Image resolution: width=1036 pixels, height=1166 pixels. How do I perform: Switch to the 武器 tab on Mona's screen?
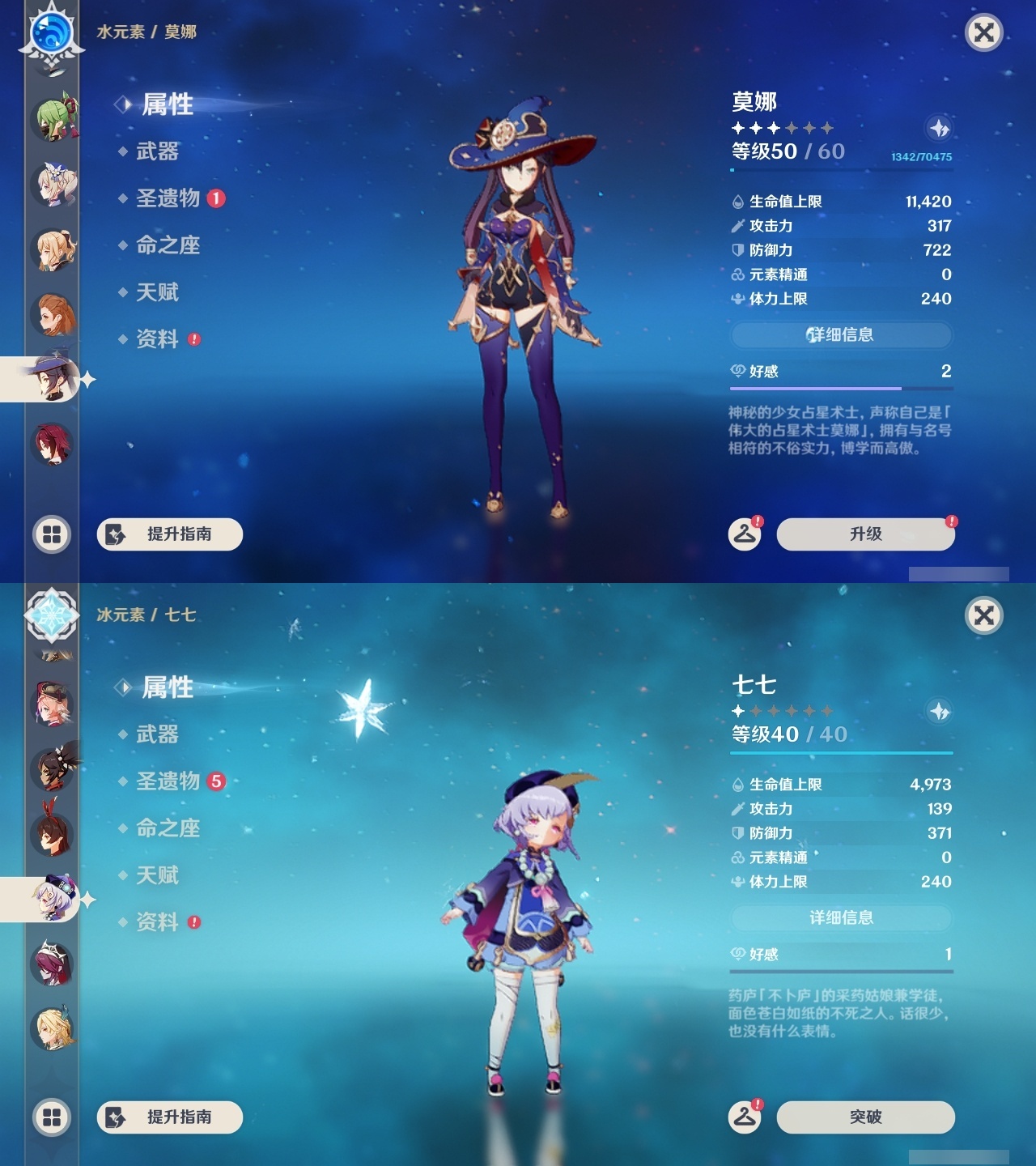[x=155, y=152]
